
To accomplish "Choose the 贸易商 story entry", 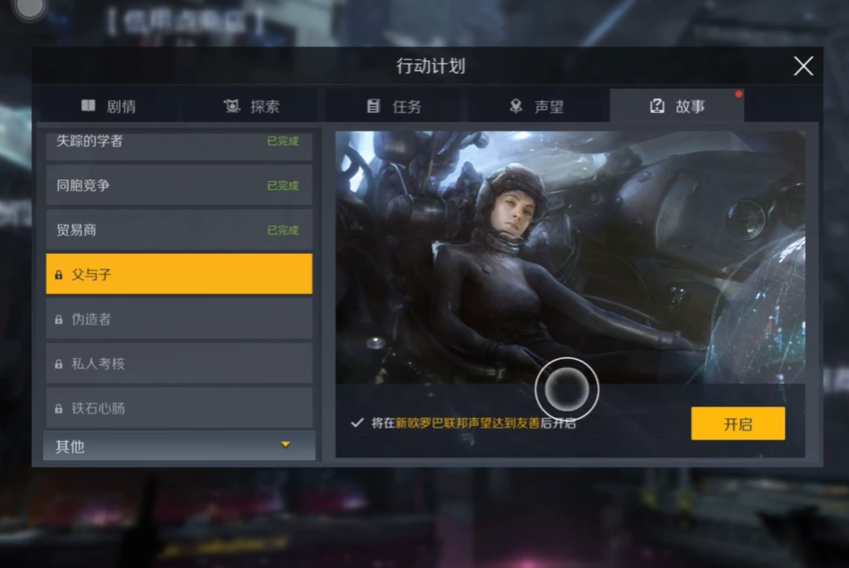I will (x=179, y=230).
